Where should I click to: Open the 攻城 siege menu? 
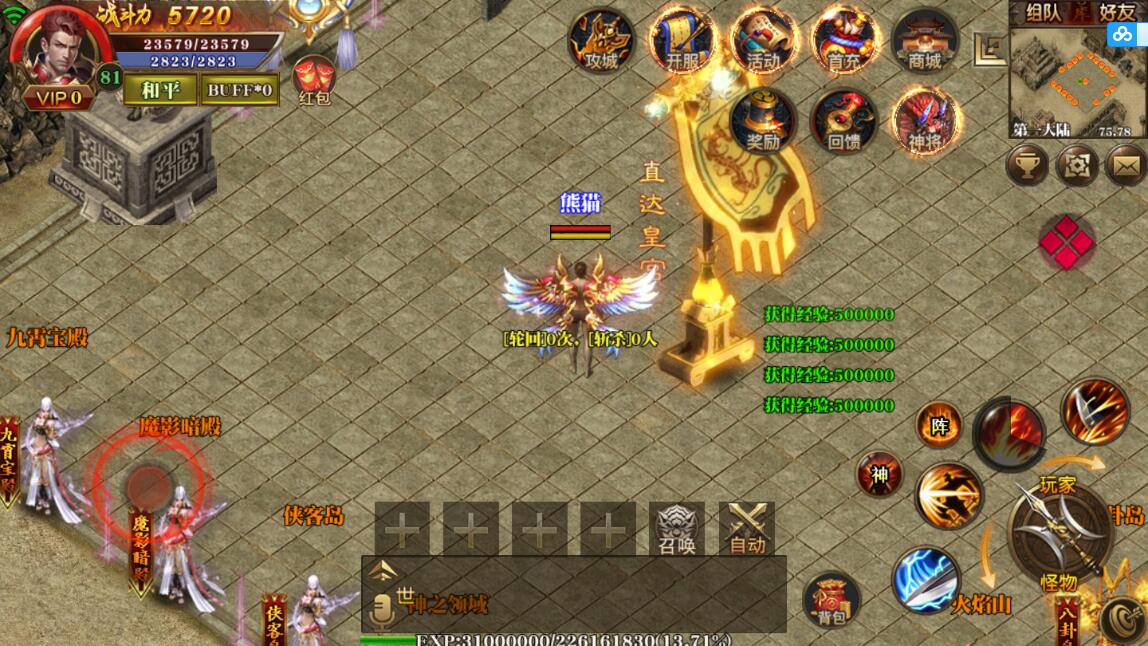602,42
